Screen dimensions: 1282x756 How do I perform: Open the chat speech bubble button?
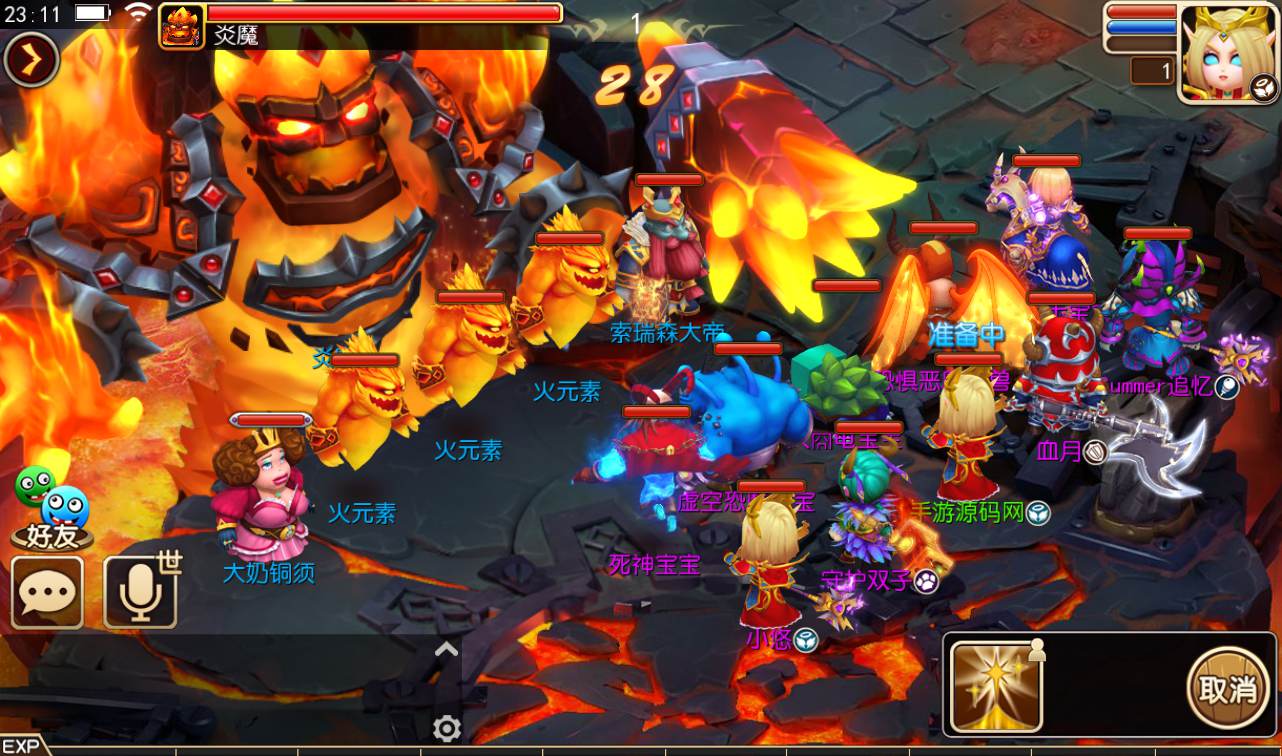point(47,592)
